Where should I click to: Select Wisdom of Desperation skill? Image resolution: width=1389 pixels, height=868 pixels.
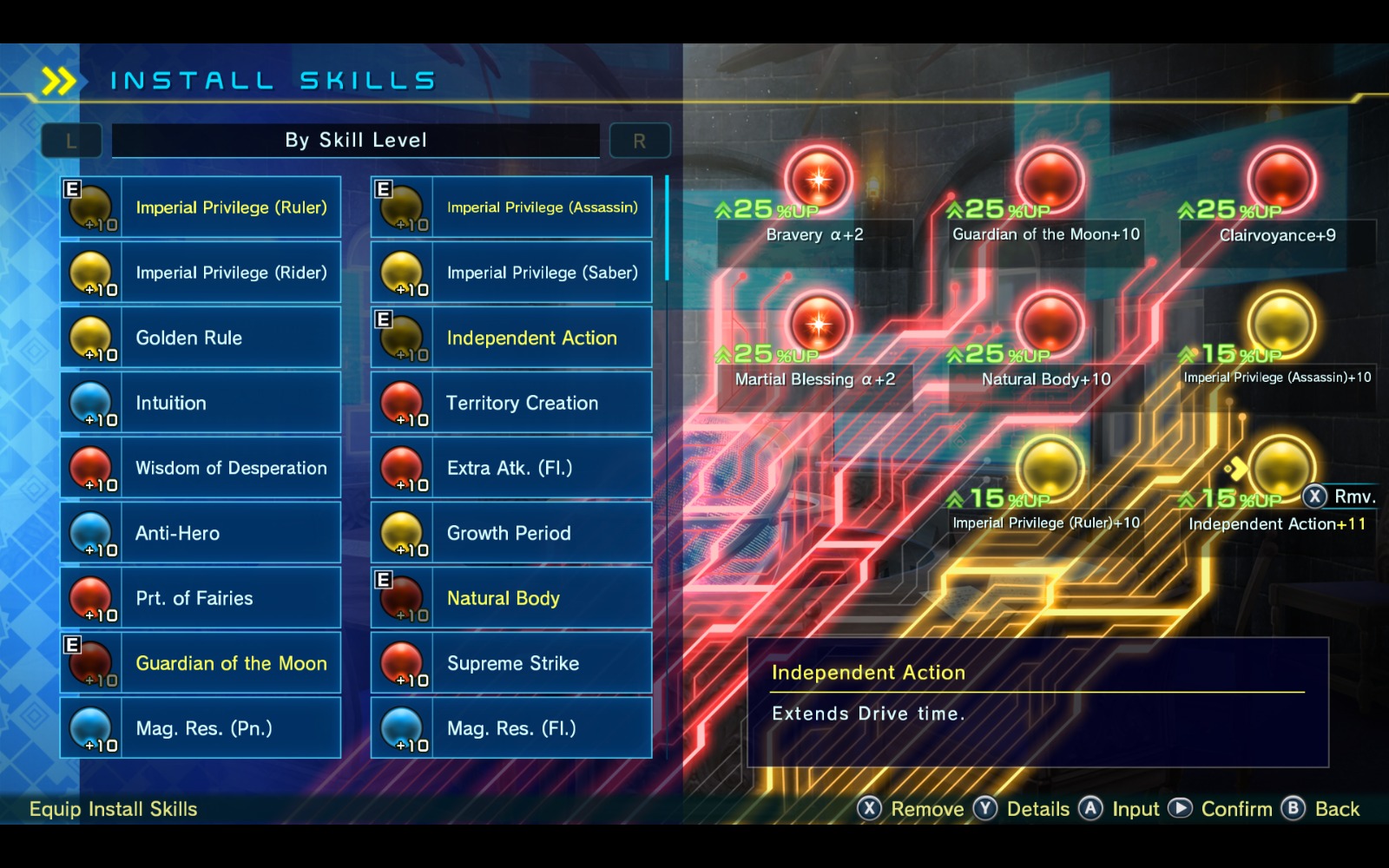point(201,468)
